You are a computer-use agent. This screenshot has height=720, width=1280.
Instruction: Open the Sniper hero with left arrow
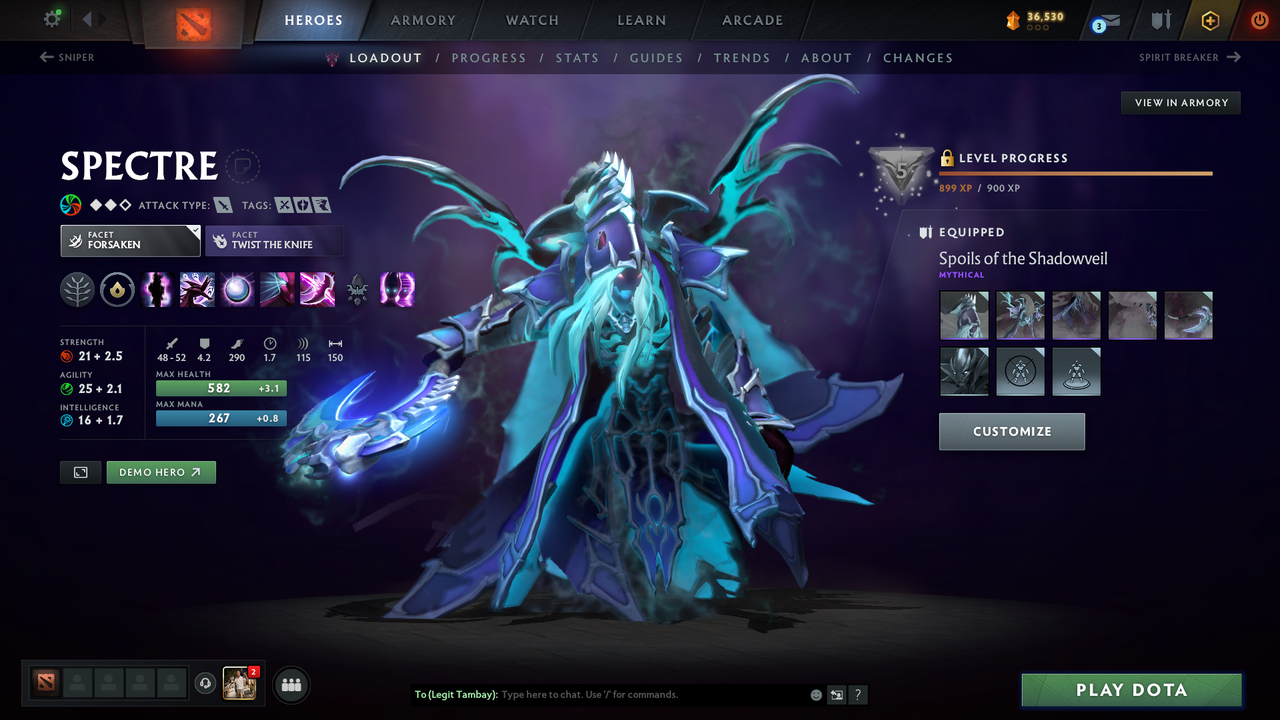[x=66, y=57]
